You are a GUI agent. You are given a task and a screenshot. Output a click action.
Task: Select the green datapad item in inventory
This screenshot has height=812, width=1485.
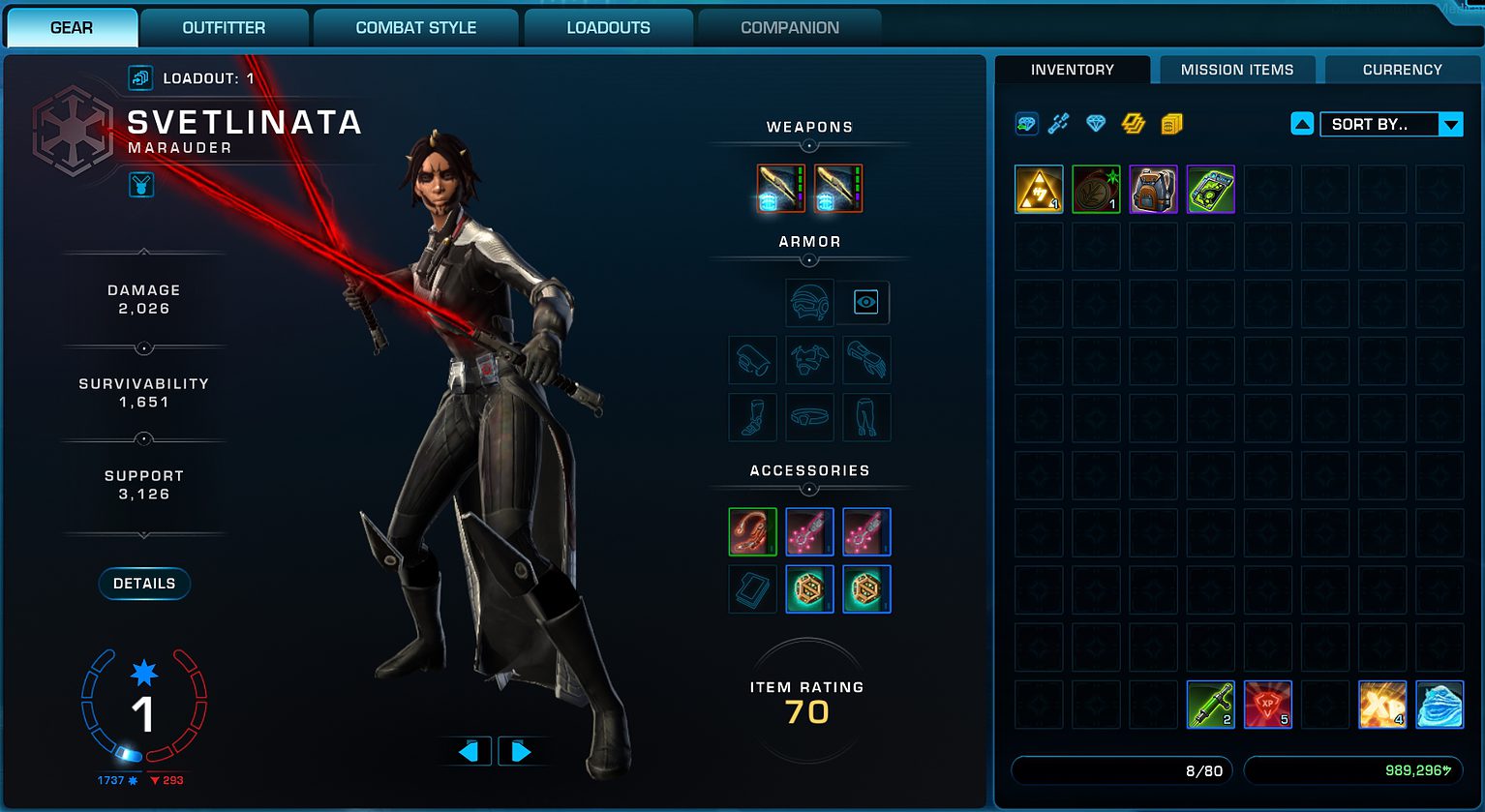coord(1210,190)
